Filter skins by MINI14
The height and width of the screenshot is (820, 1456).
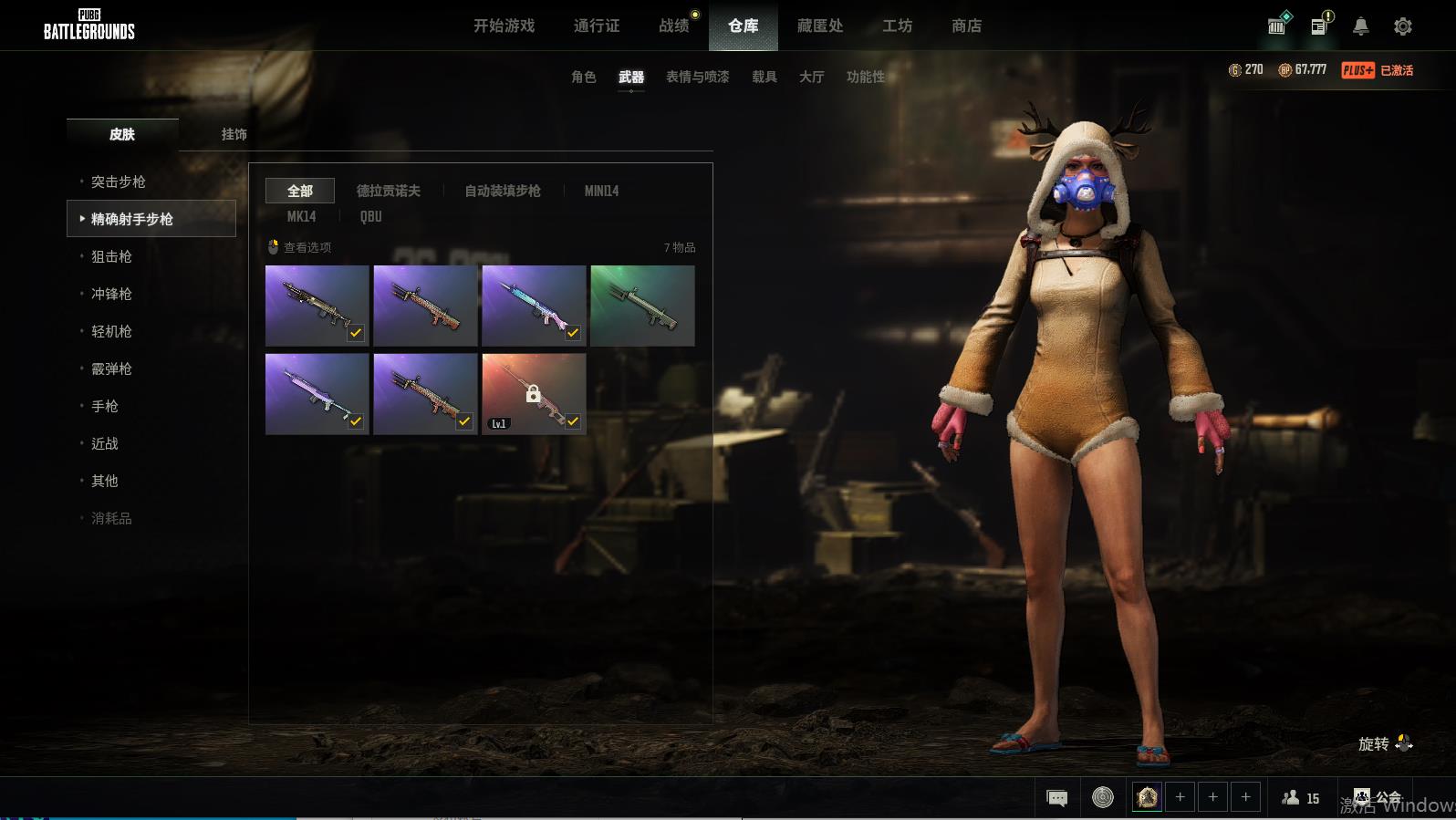pos(601,191)
